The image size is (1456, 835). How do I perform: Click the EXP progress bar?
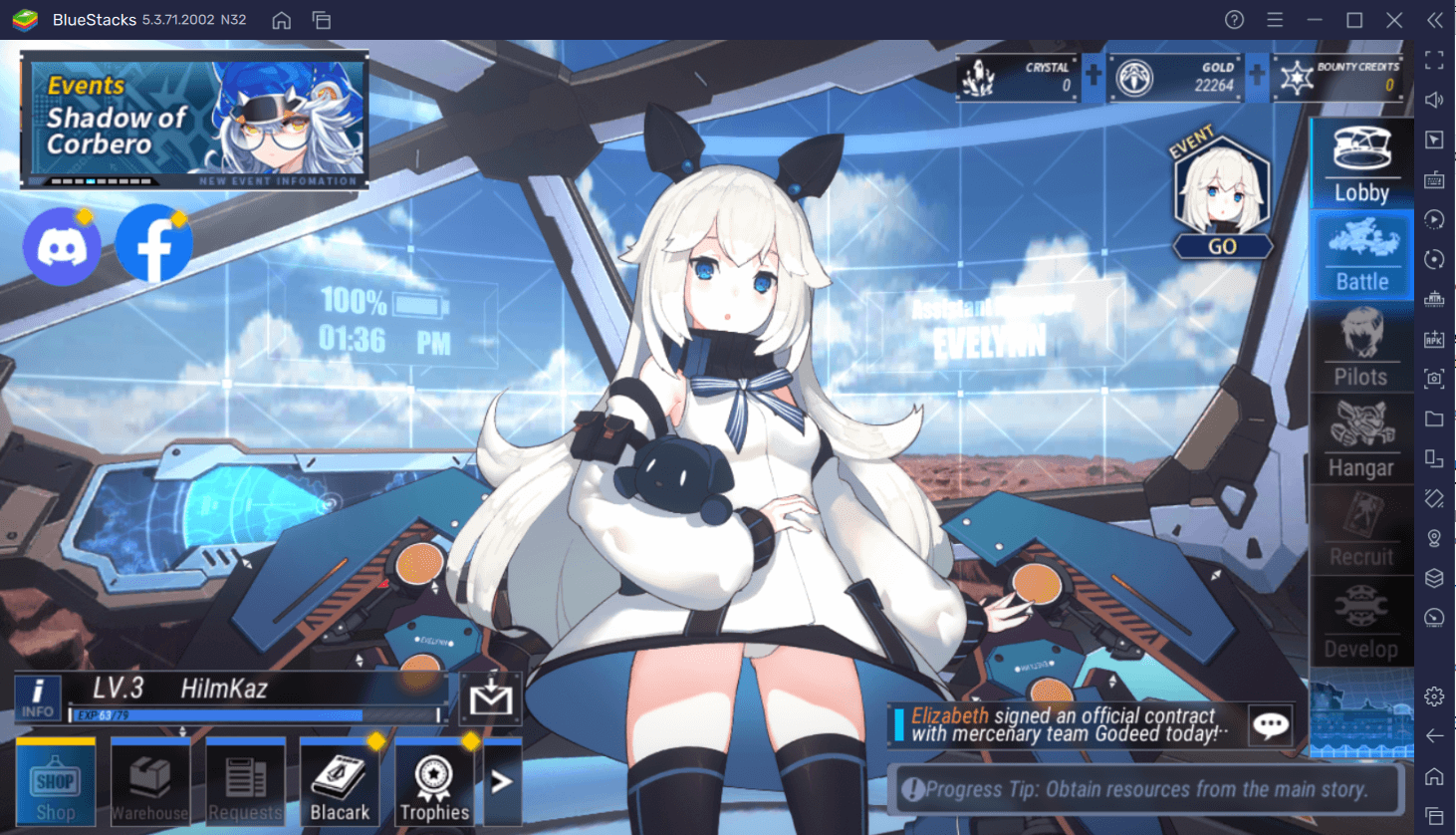click(259, 714)
